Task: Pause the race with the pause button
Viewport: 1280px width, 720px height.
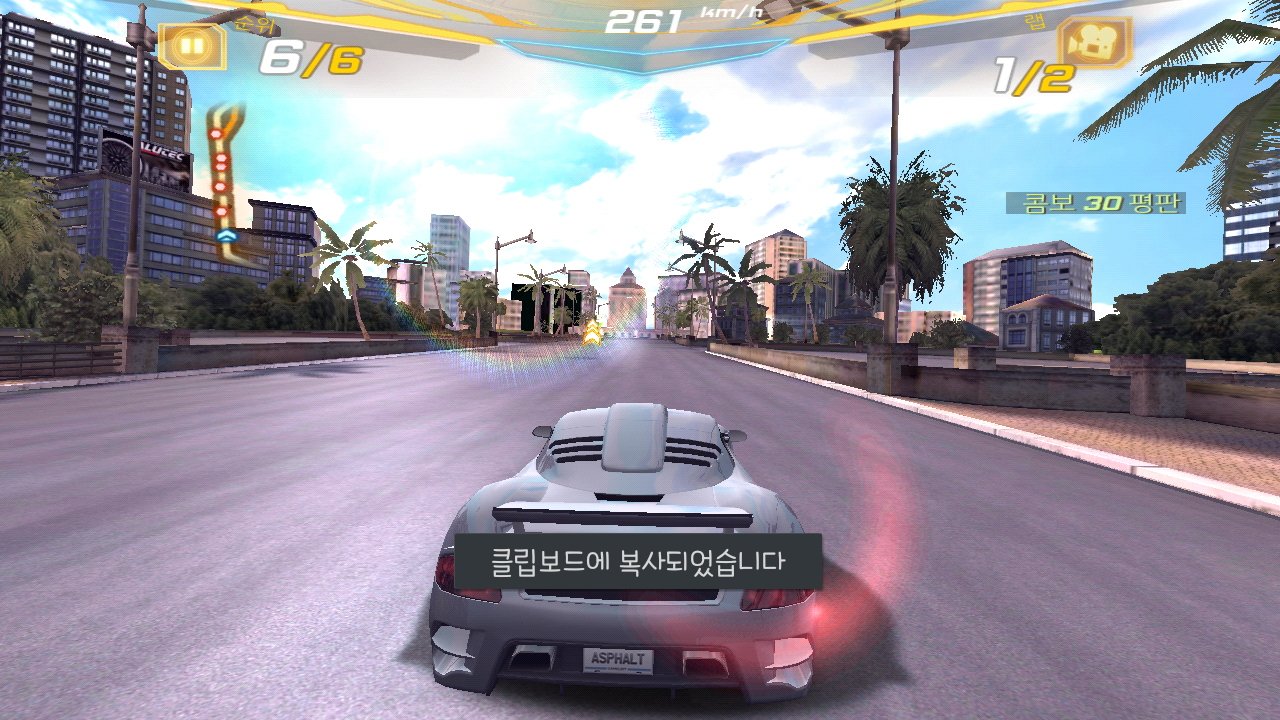Action: 192,46
